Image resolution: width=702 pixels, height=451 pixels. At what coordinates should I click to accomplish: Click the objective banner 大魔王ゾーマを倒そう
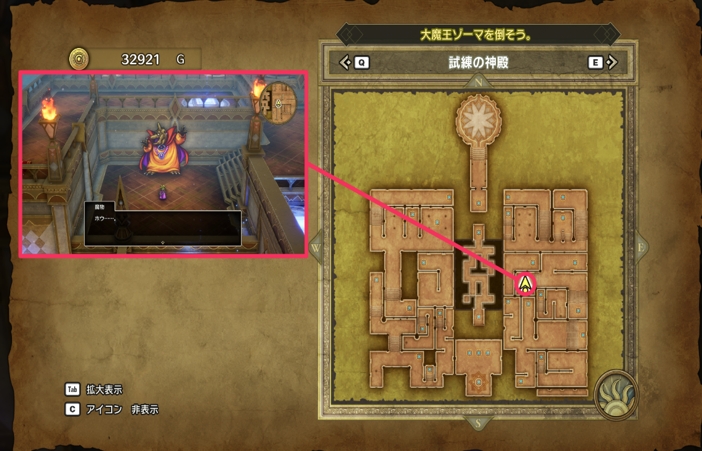click(476, 34)
